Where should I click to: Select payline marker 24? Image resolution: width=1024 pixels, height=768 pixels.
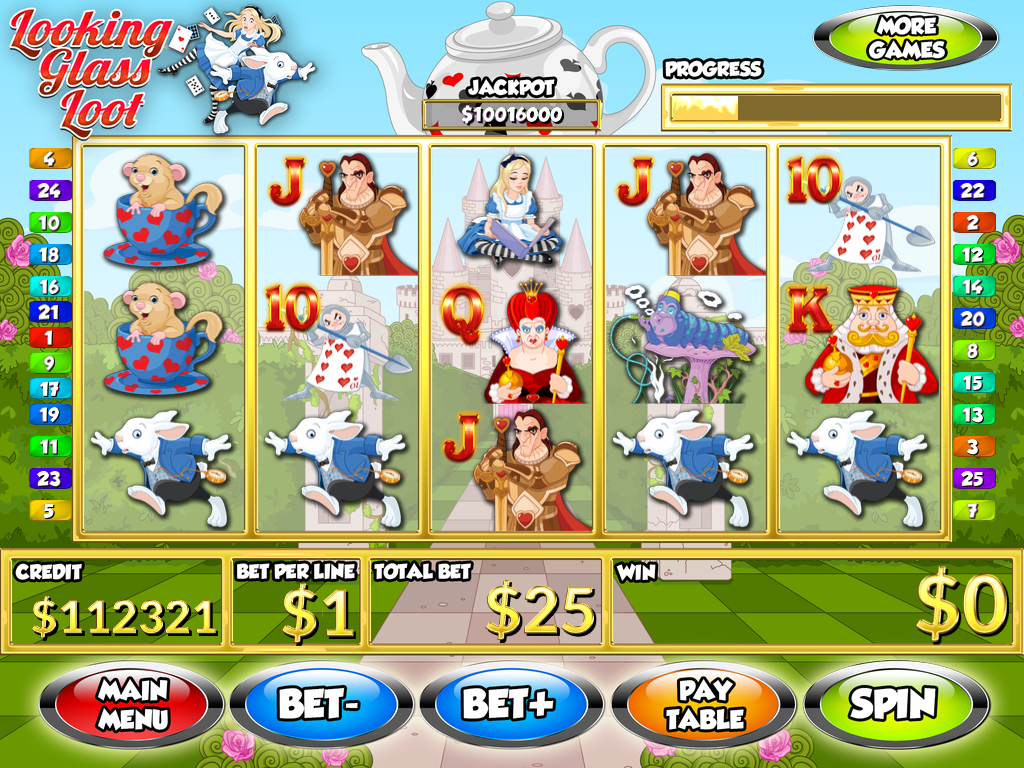pos(50,190)
